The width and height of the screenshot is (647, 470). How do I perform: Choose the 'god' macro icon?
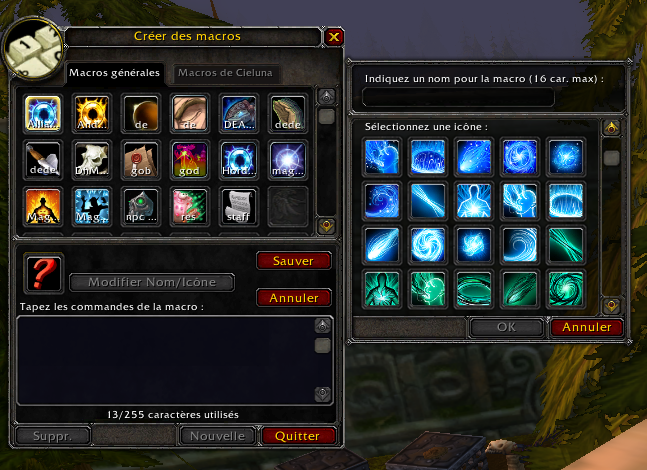tap(190, 157)
